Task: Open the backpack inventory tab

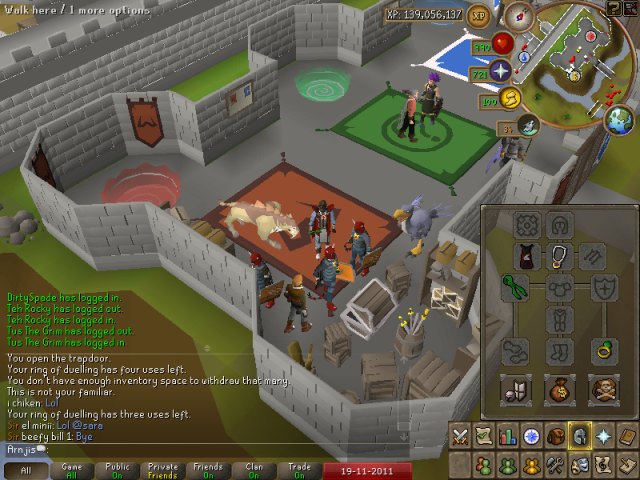Action: pos(555,437)
